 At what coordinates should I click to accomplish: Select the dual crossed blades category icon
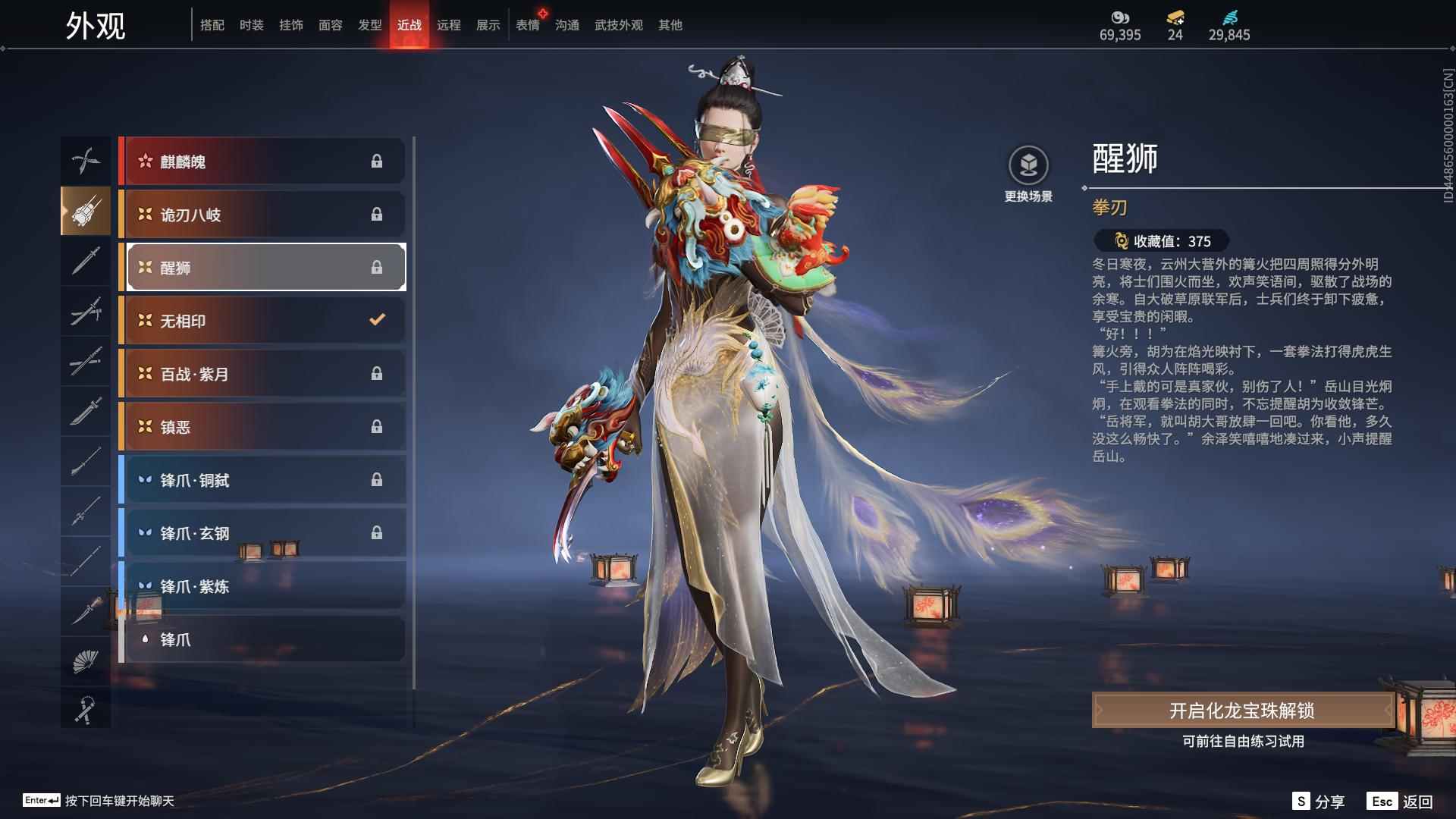click(x=86, y=161)
